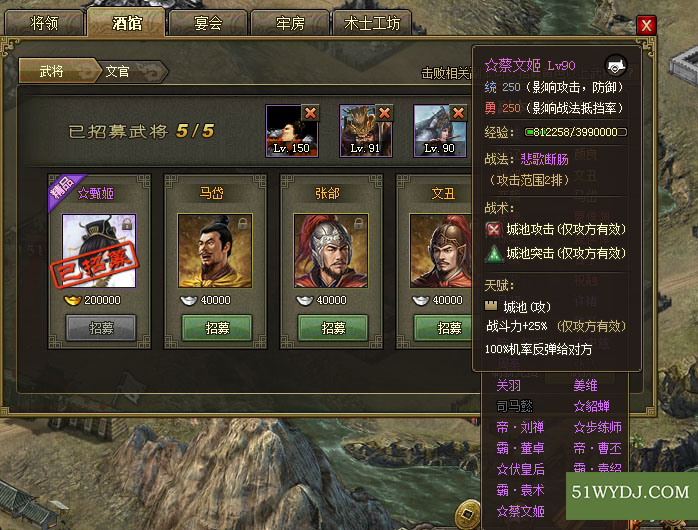Remove the Lv. 91 general portrait

tap(384, 113)
